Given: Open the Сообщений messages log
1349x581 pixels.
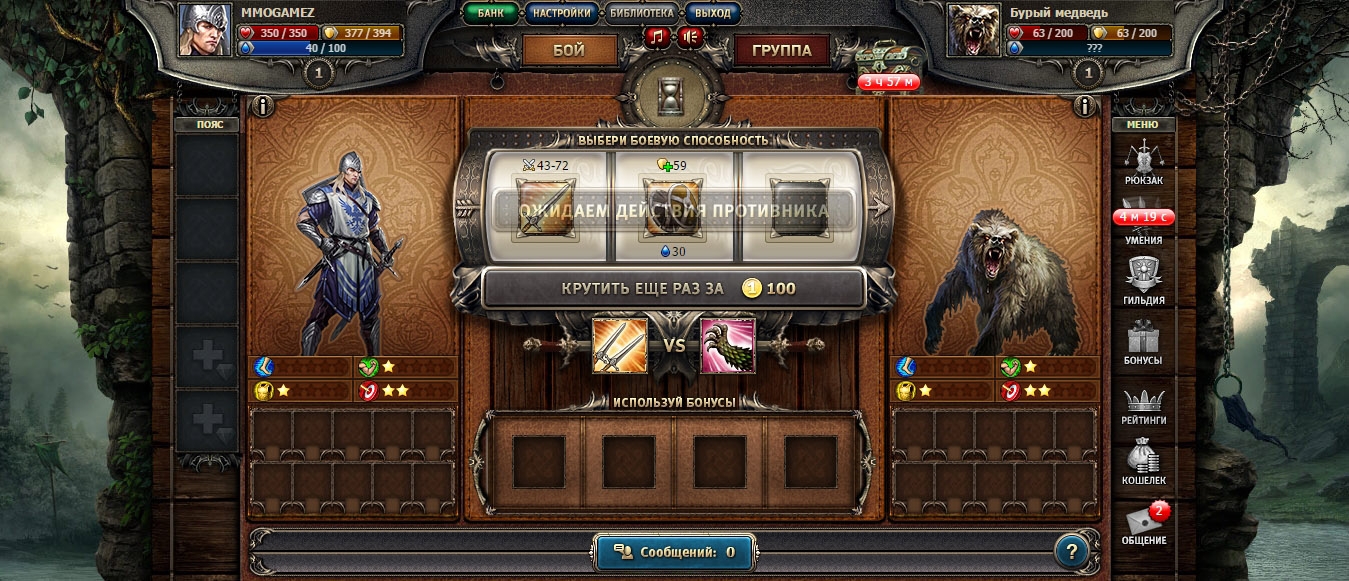Looking at the screenshot, I should point(674,551).
